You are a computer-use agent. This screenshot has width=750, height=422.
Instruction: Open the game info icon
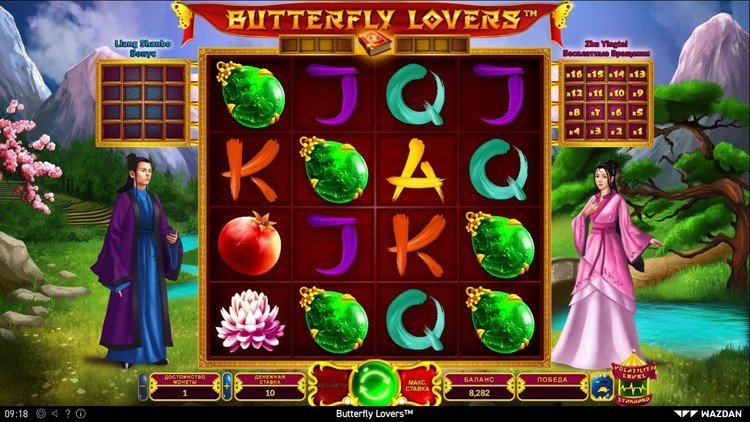[x=78, y=413]
